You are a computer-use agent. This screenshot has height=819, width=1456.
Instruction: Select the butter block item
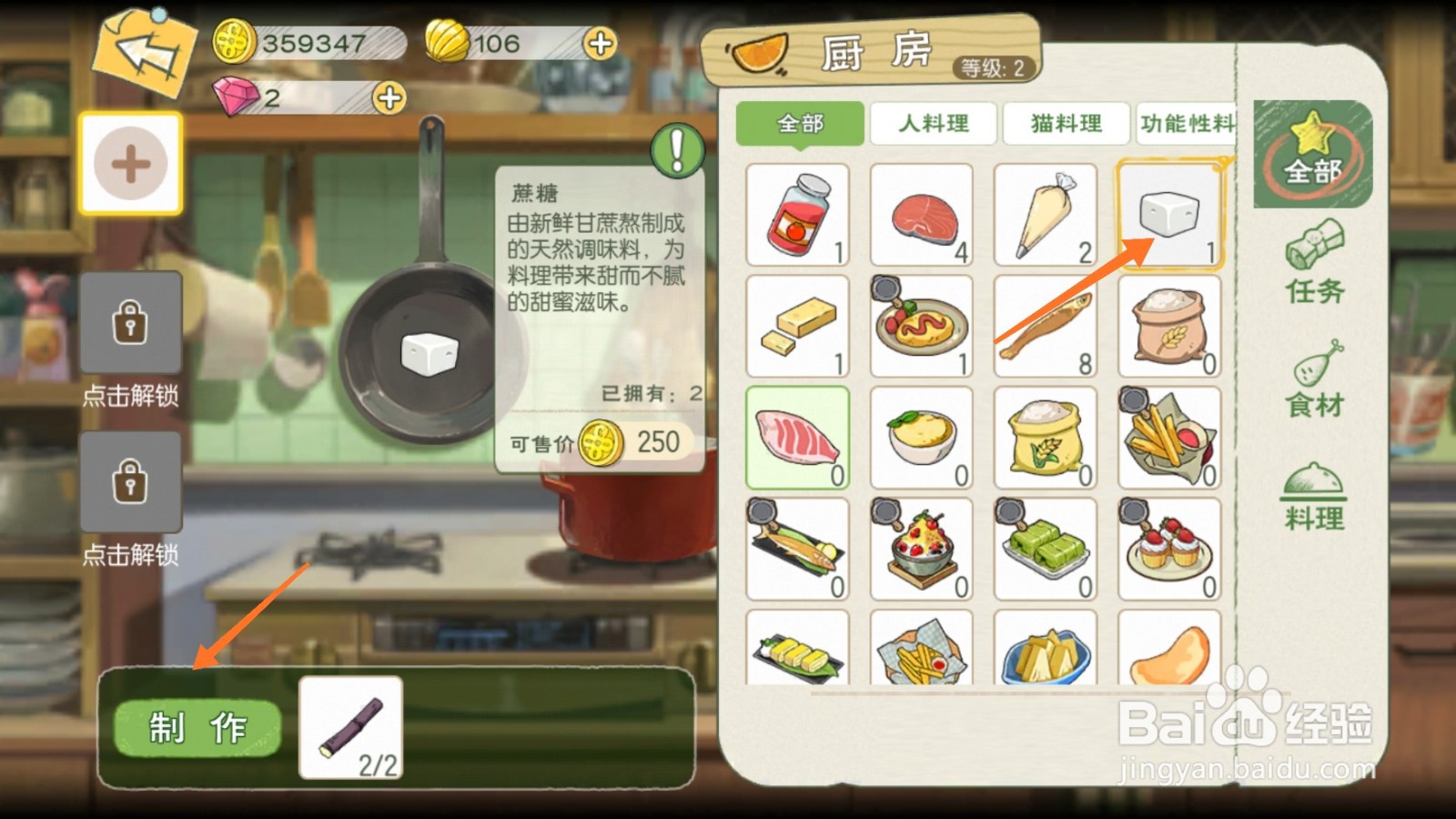(797, 326)
